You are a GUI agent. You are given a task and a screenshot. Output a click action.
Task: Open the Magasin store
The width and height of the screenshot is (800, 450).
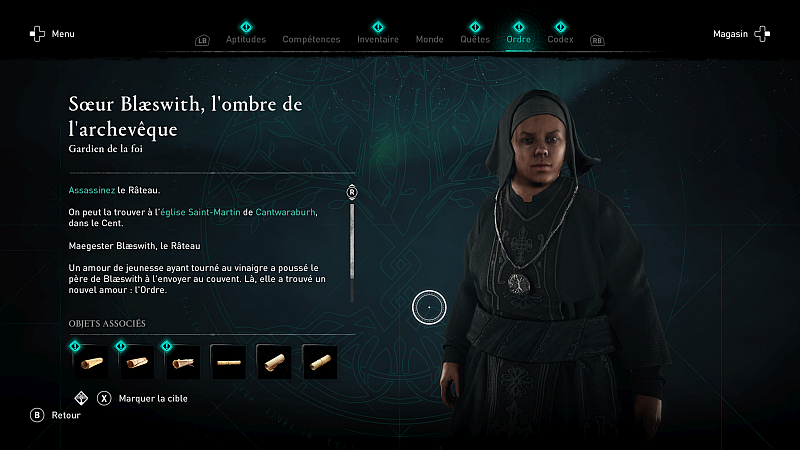(741, 34)
